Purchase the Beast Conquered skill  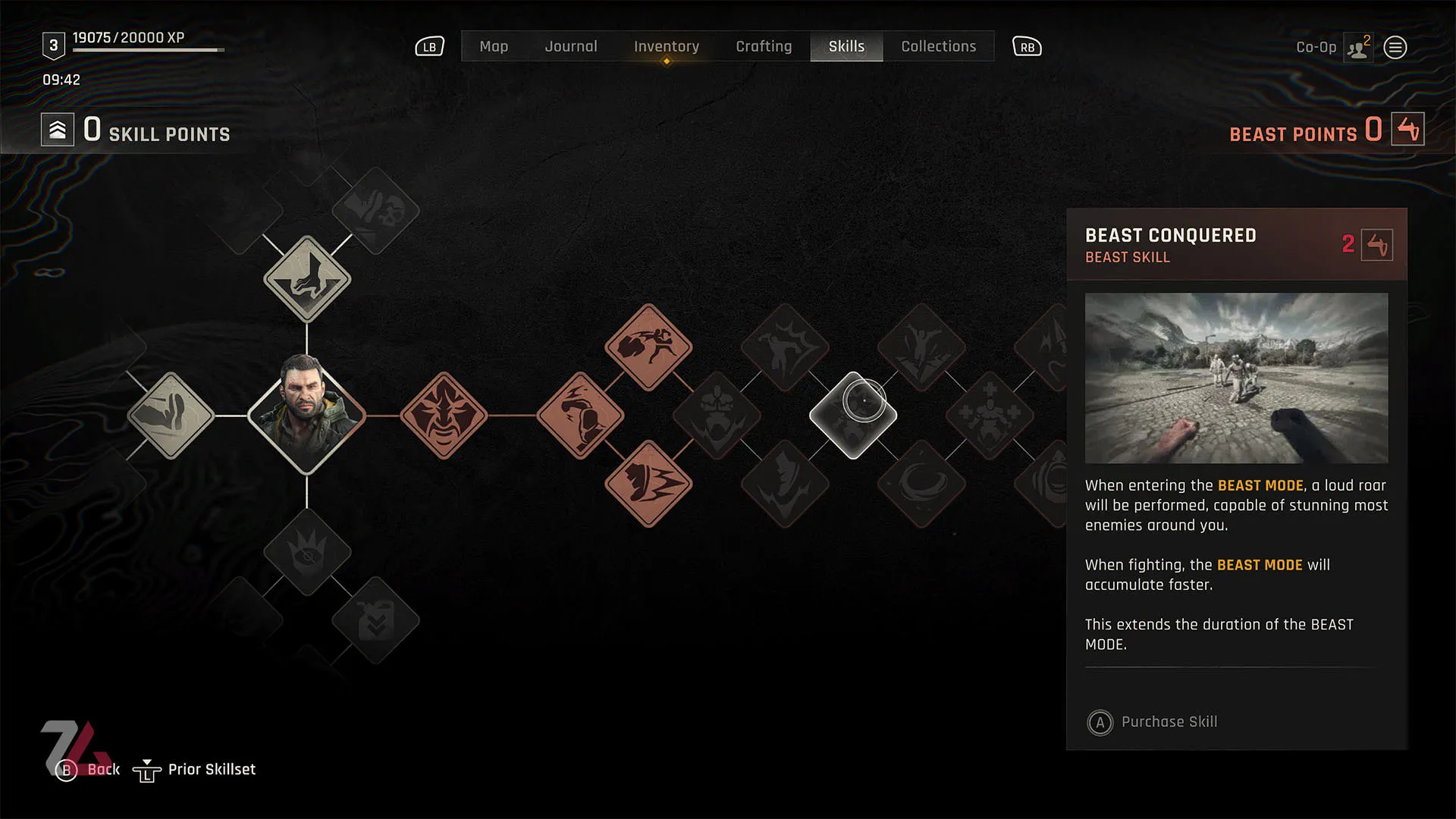[x=1169, y=721]
